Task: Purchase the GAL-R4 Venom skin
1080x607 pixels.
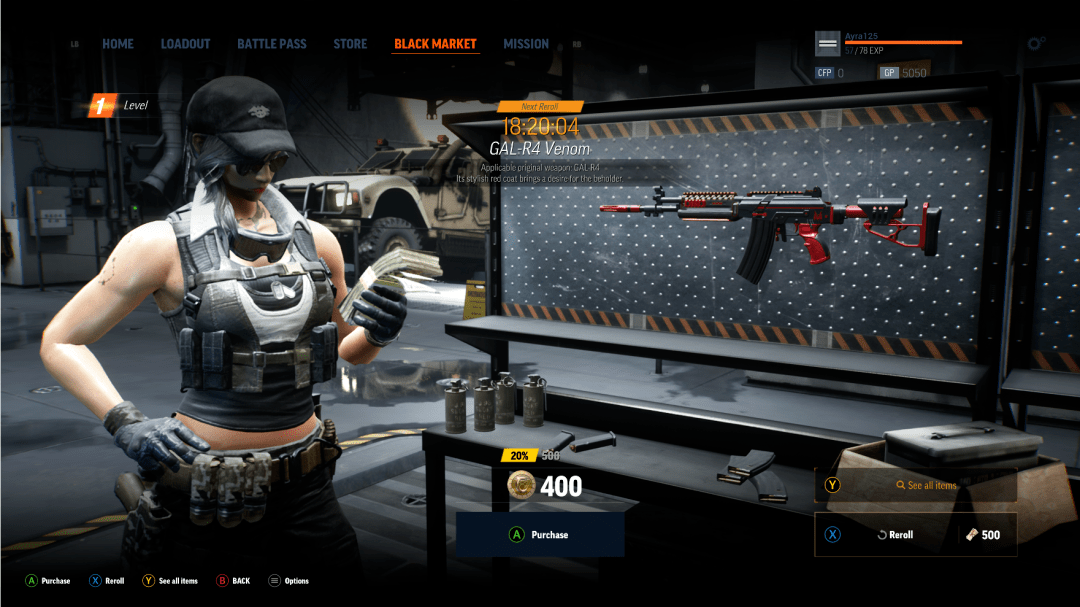Action: click(x=540, y=535)
